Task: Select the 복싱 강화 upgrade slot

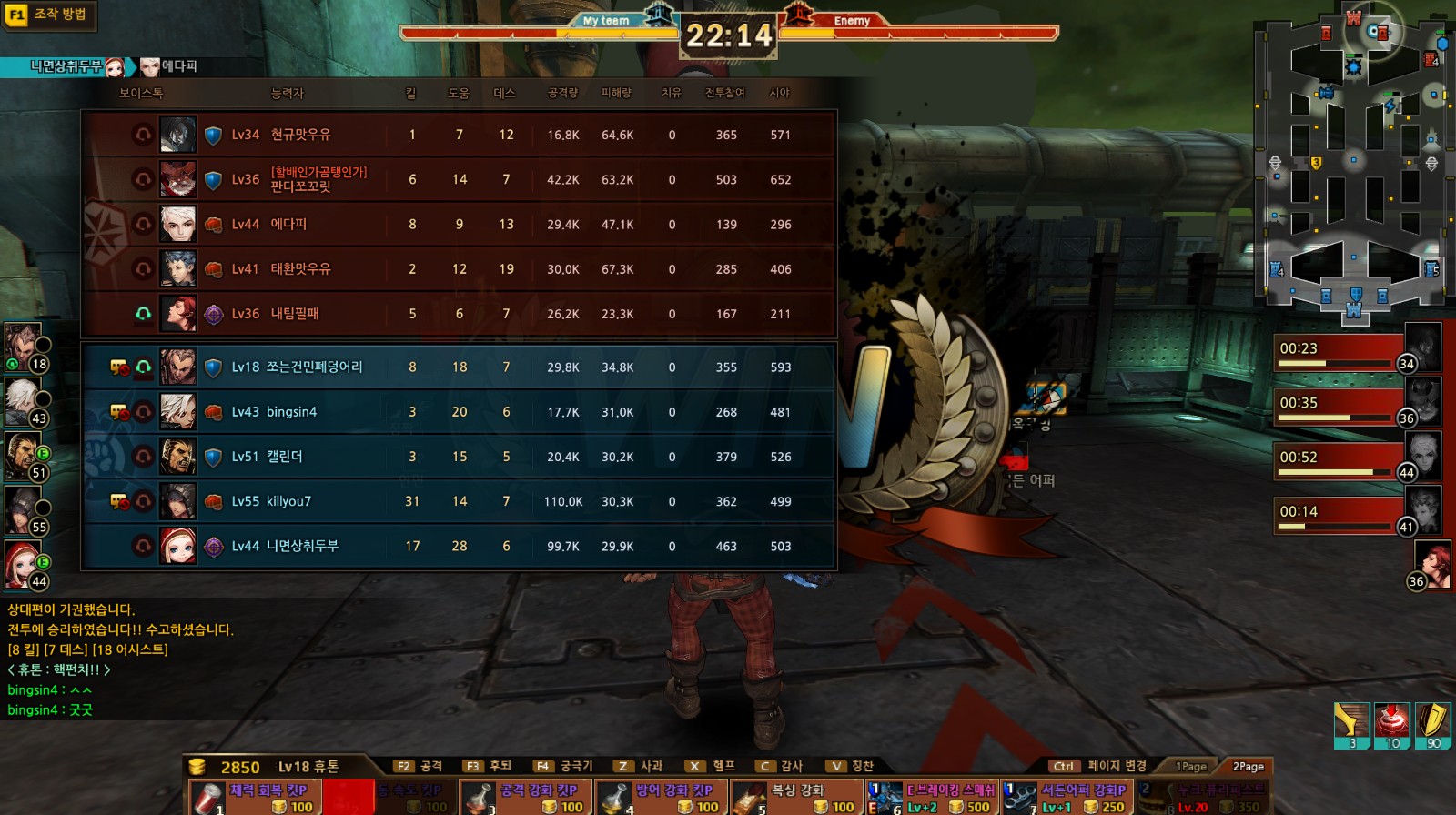Action: coord(797,797)
